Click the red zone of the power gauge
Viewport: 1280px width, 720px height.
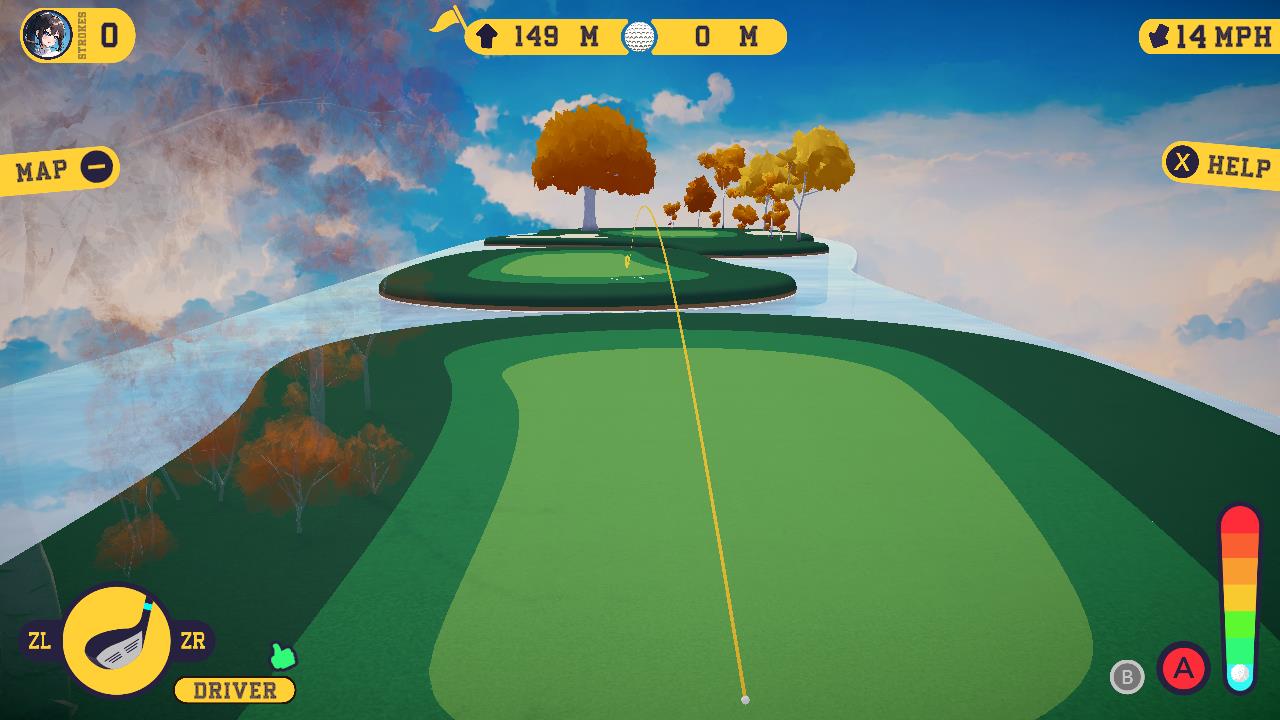pyautogui.click(x=1240, y=520)
